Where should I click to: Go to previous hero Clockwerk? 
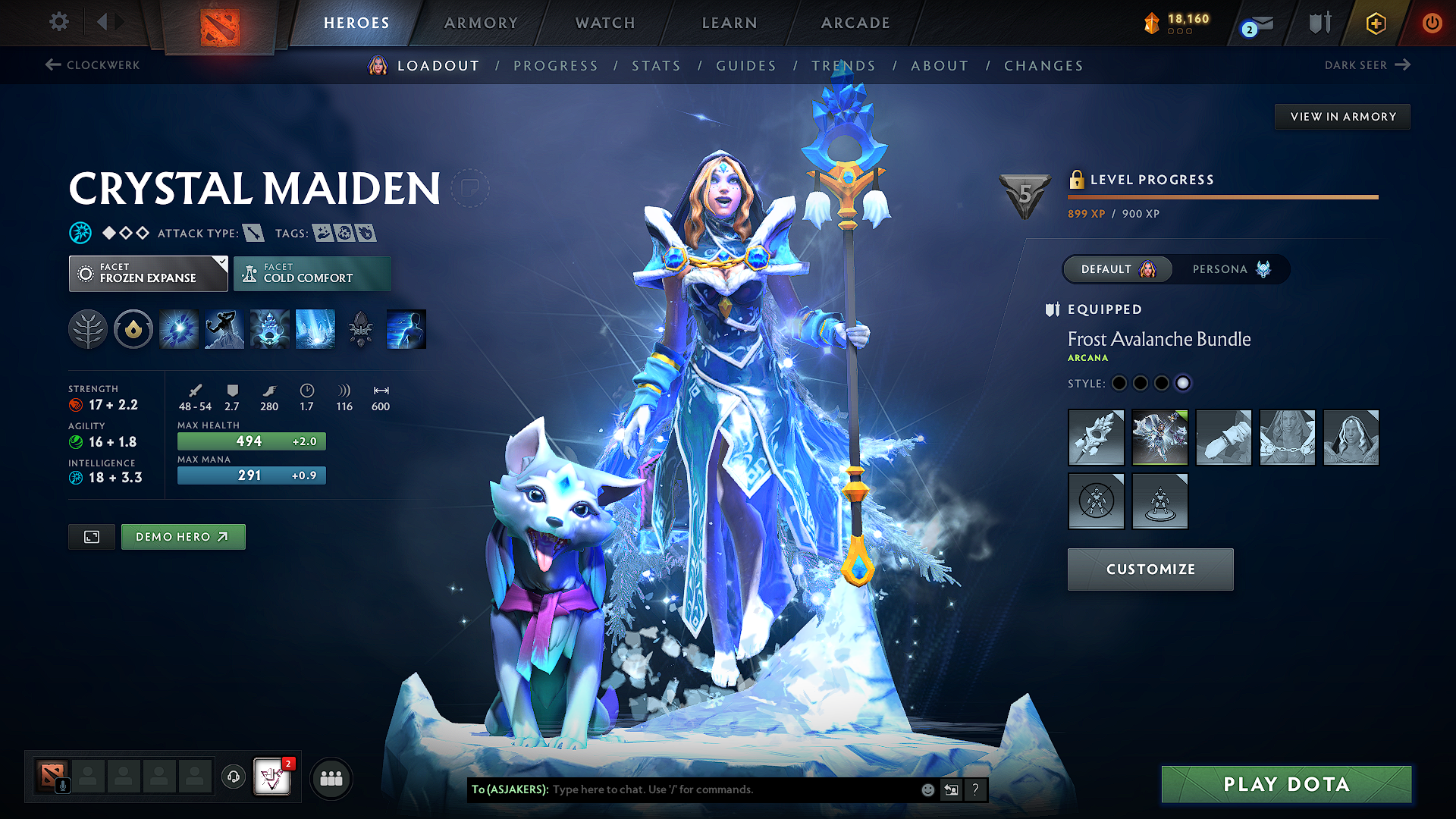(93, 65)
